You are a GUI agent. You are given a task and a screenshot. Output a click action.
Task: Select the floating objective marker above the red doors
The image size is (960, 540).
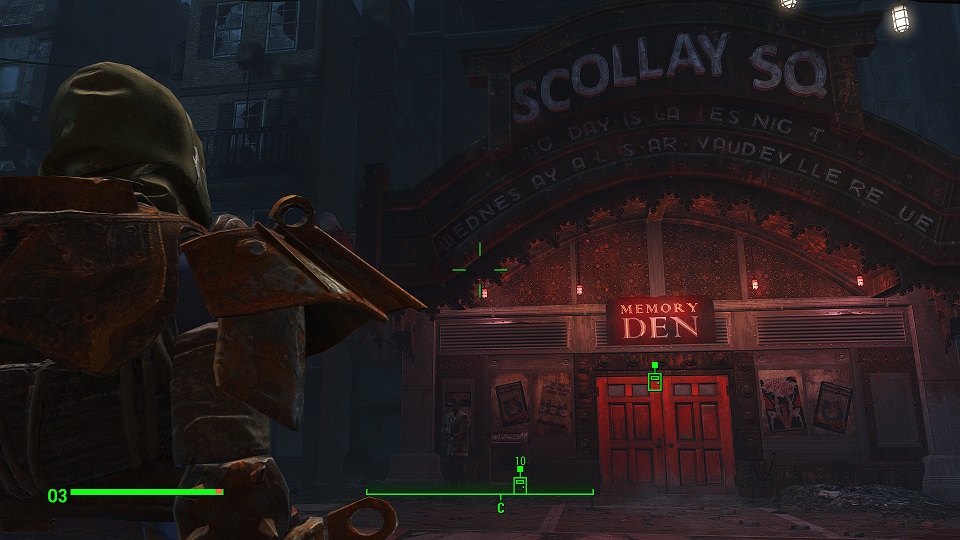[x=655, y=380]
